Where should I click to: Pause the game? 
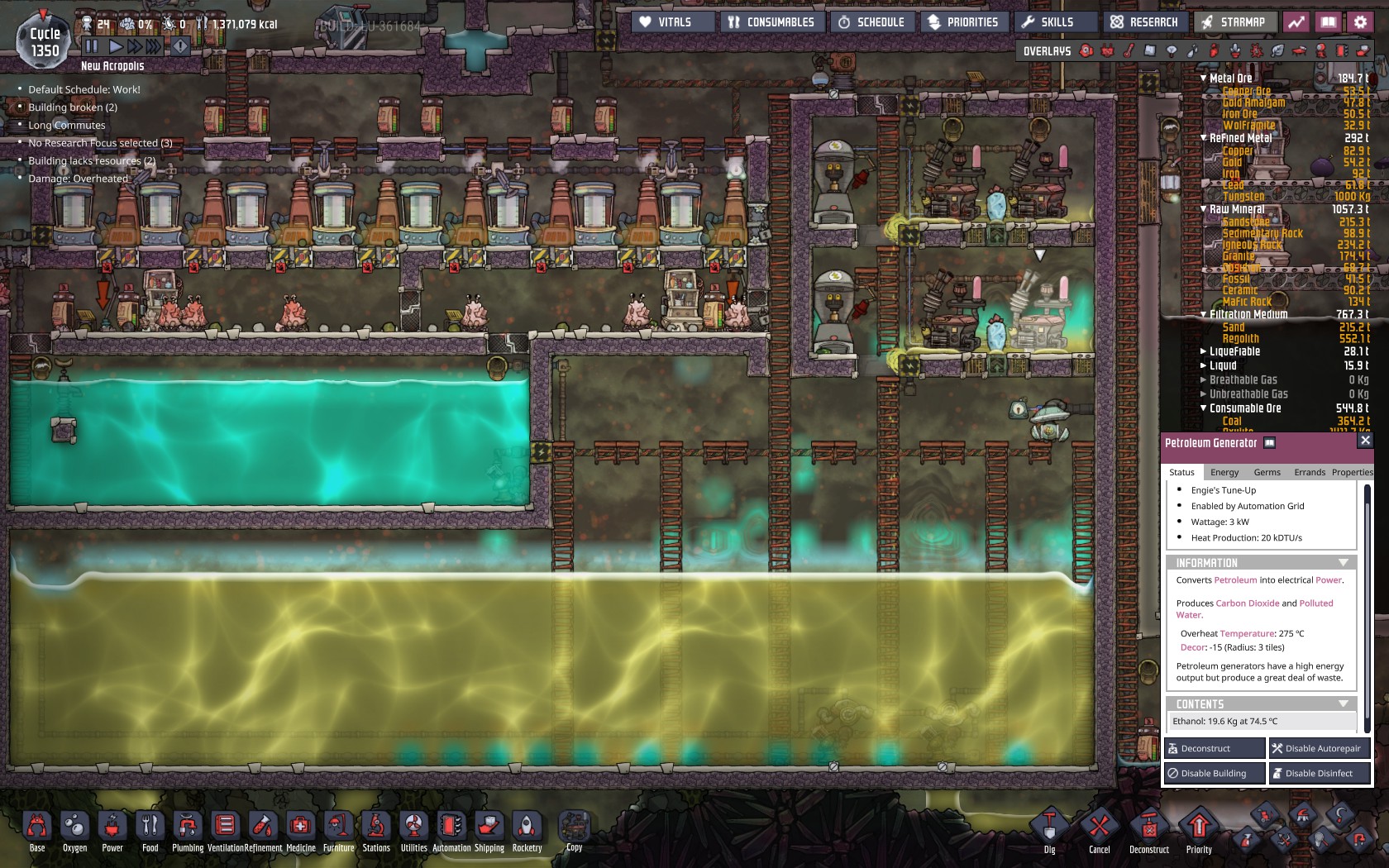93,47
